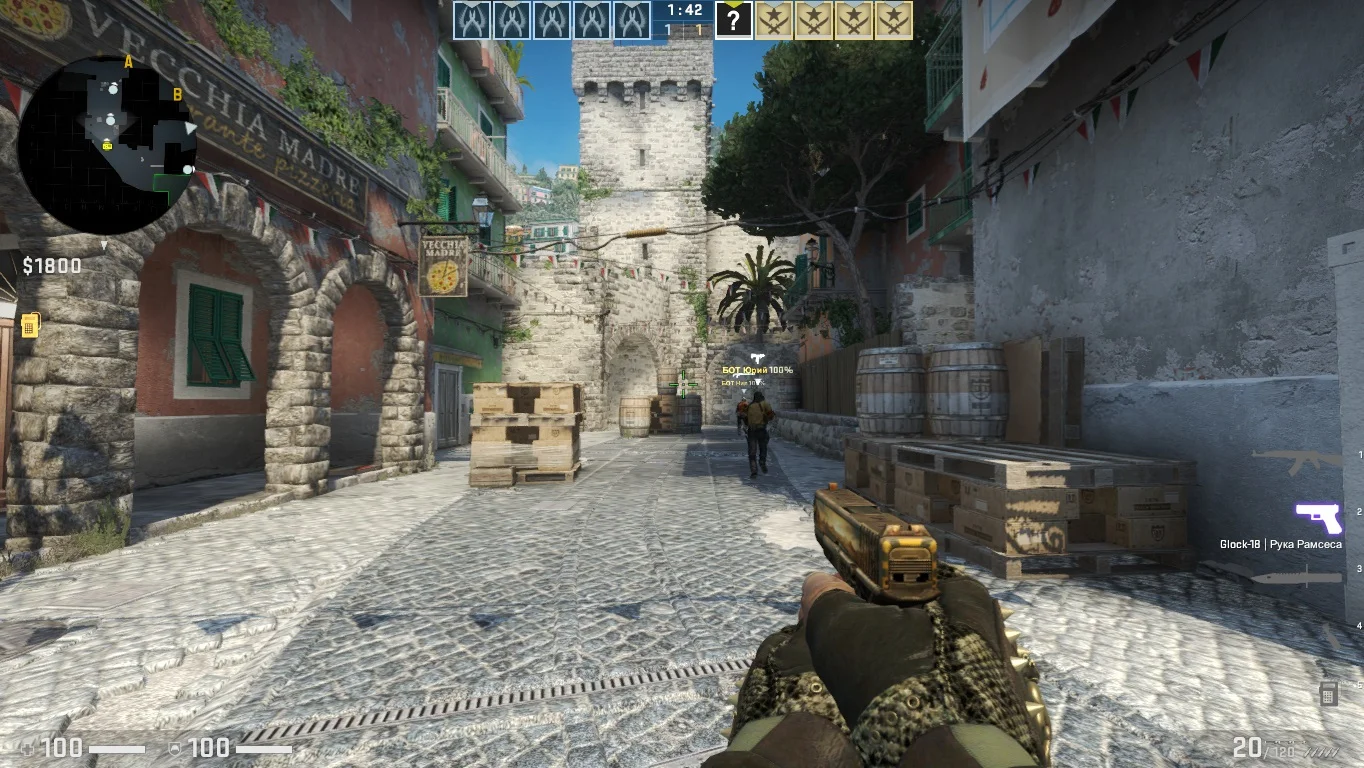Select the rifle in weapon slot 1
The image size is (1364, 768).
(1297, 462)
